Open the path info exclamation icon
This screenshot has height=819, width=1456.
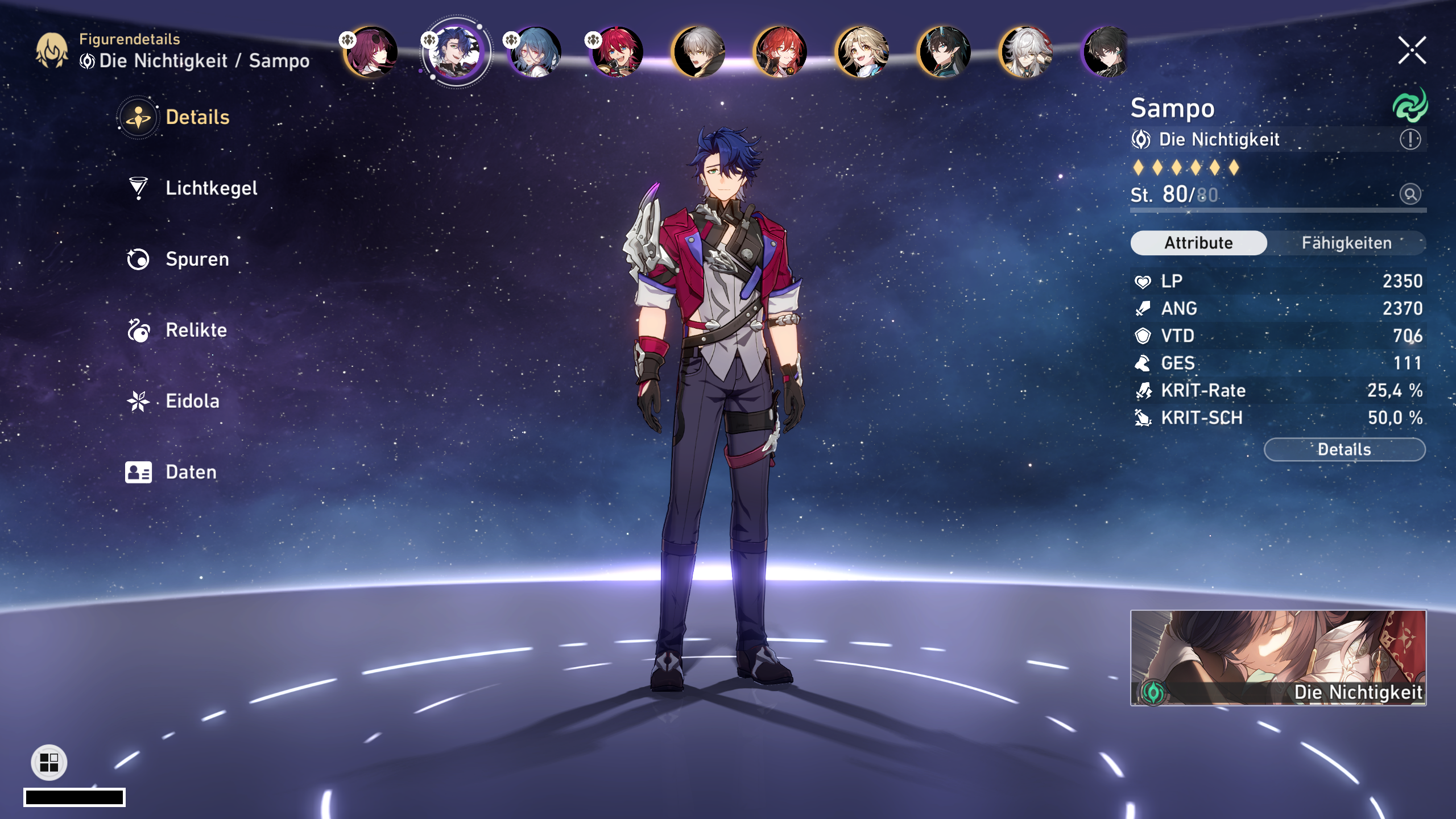(x=1410, y=139)
